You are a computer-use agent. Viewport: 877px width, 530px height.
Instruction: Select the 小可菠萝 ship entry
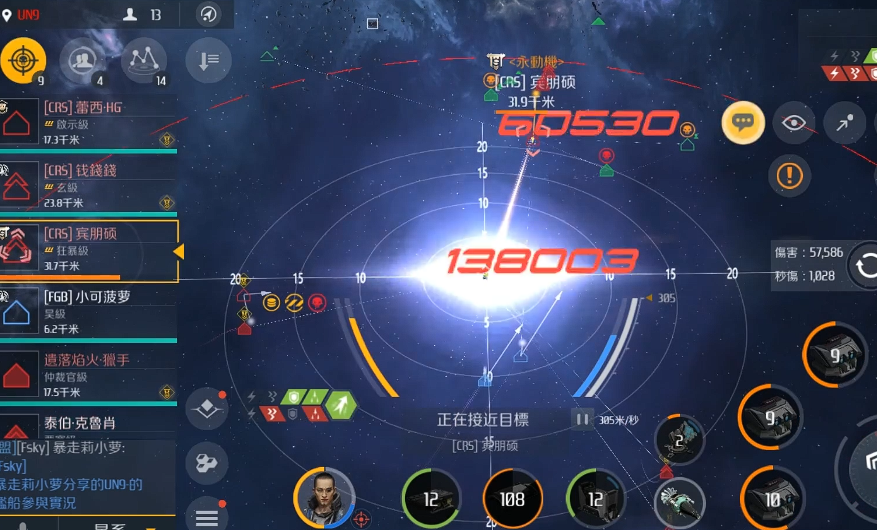point(88,311)
